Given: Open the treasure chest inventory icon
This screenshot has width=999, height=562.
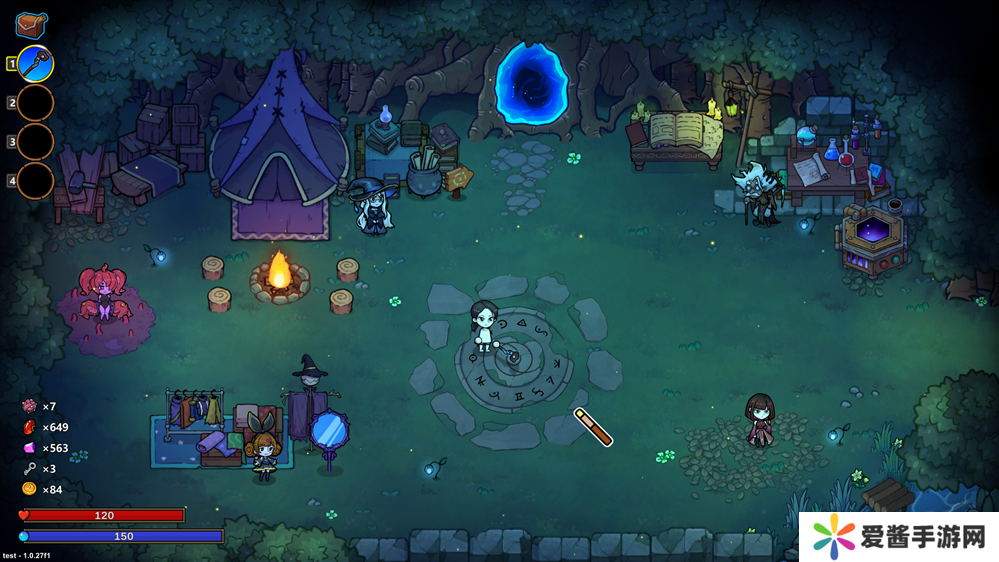Looking at the screenshot, I should pyautogui.click(x=31, y=24).
